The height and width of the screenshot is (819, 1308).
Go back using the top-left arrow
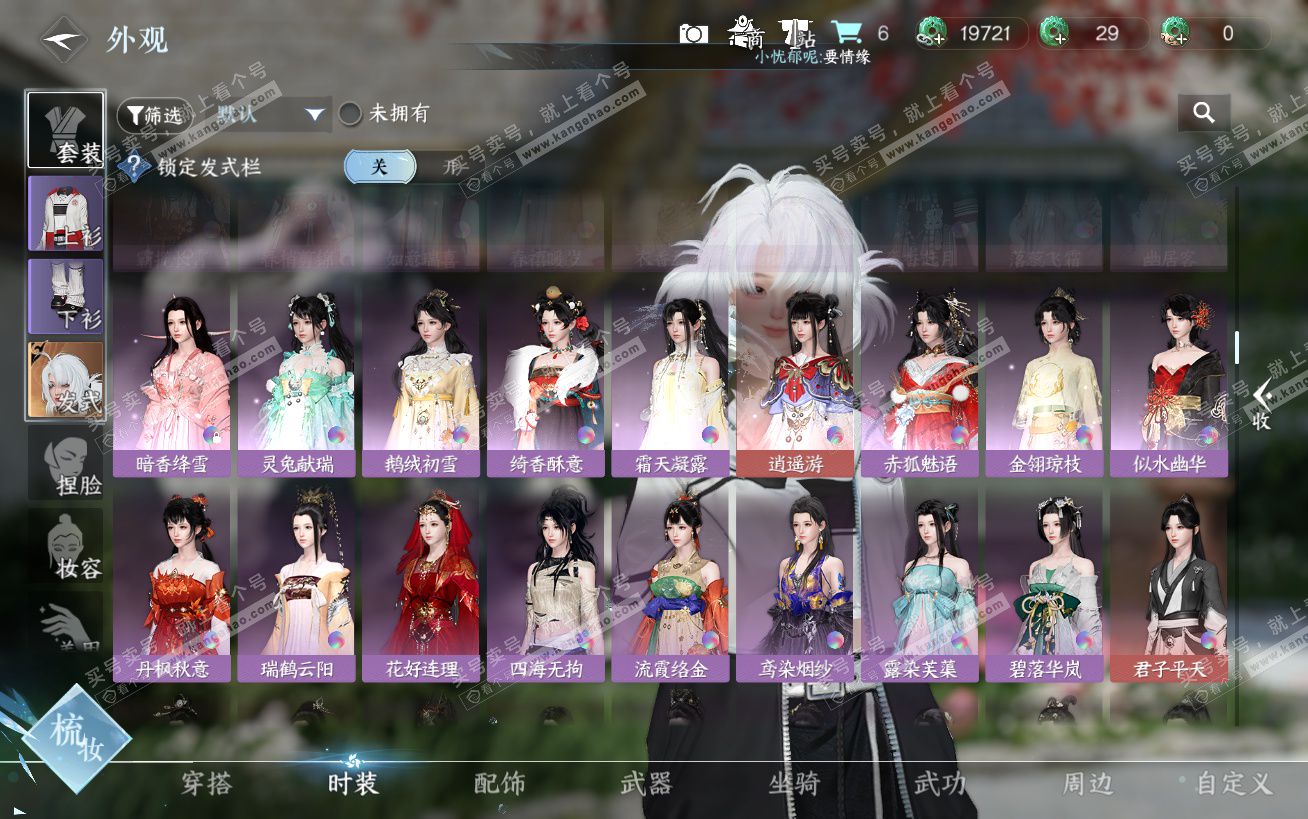(63, 40)
